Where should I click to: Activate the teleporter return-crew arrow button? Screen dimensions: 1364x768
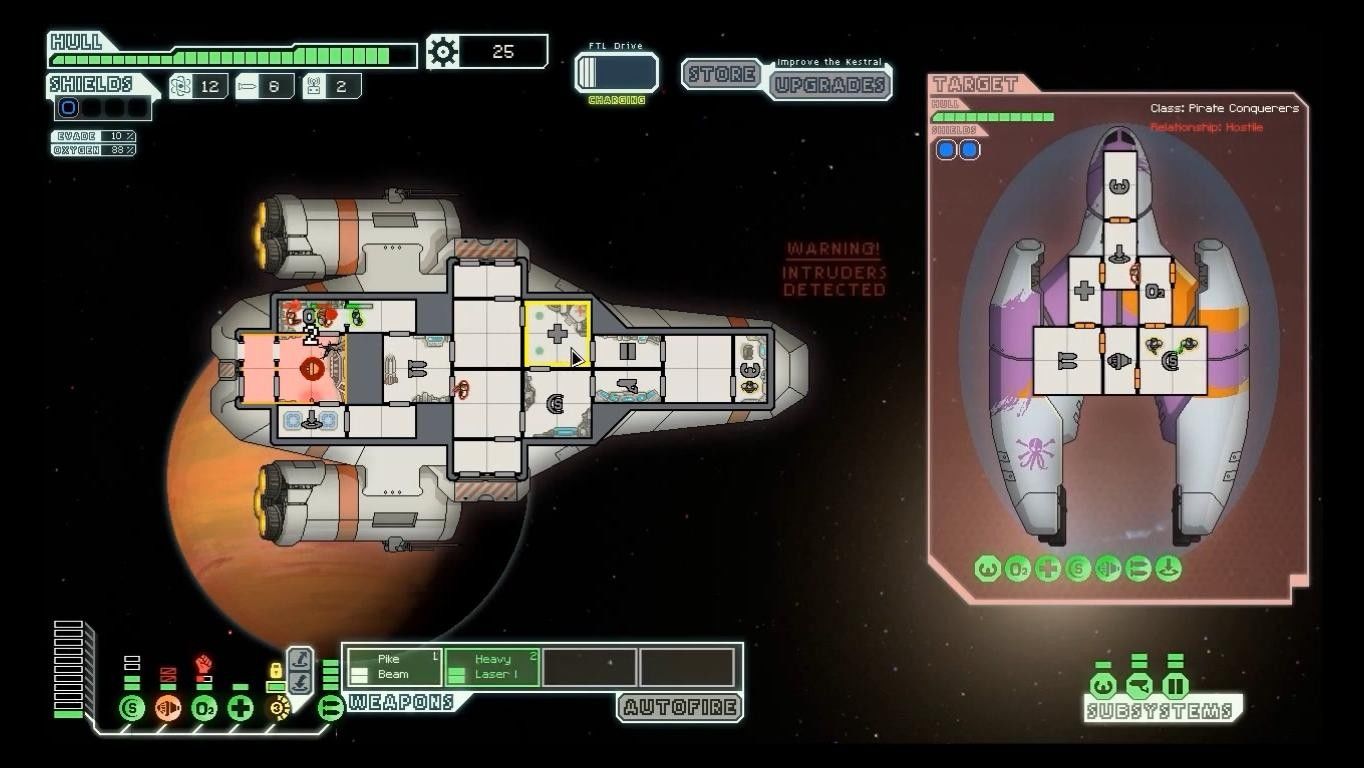click(299, 681)
